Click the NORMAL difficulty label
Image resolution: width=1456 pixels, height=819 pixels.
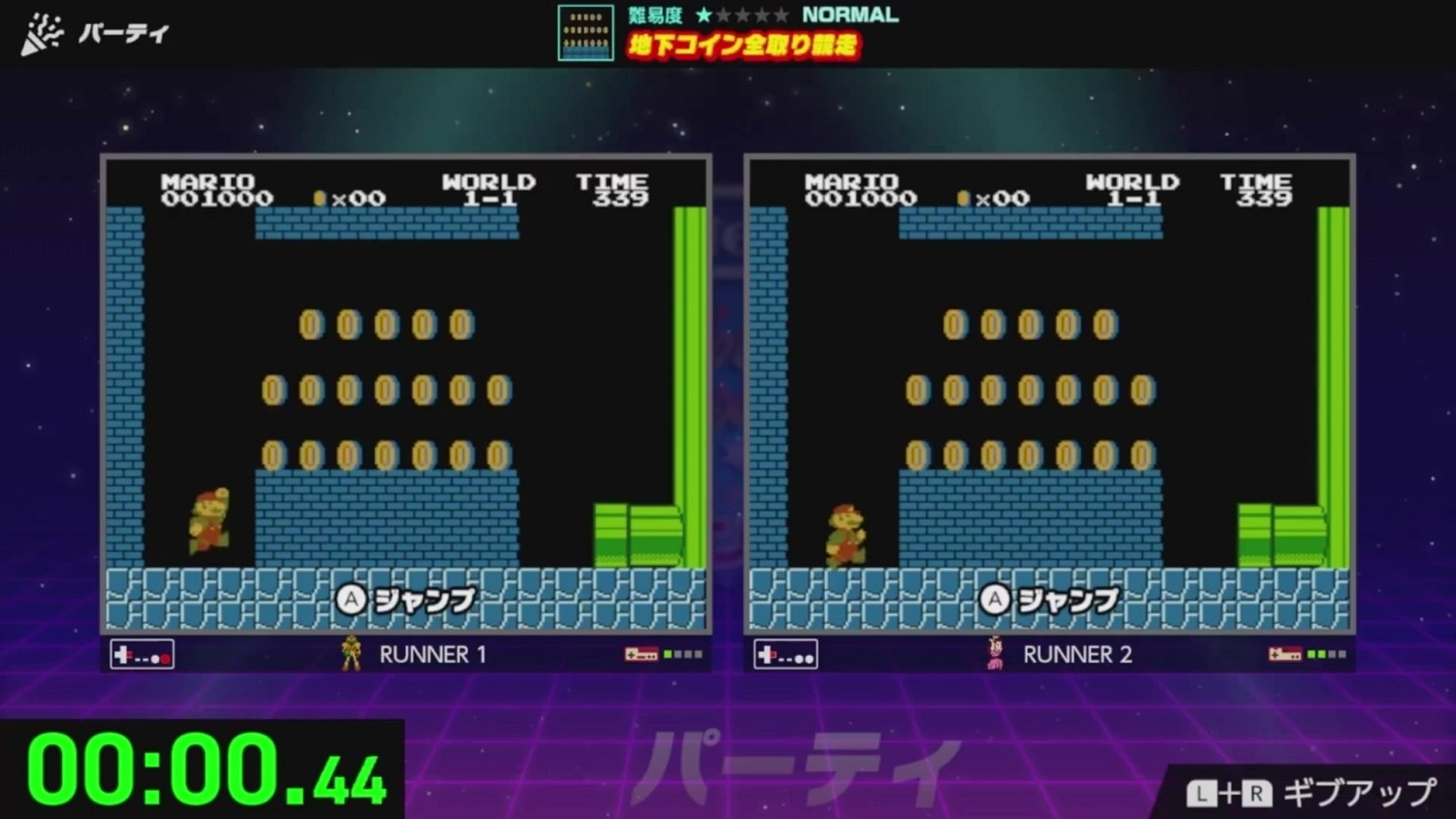(x=850, y=14)
